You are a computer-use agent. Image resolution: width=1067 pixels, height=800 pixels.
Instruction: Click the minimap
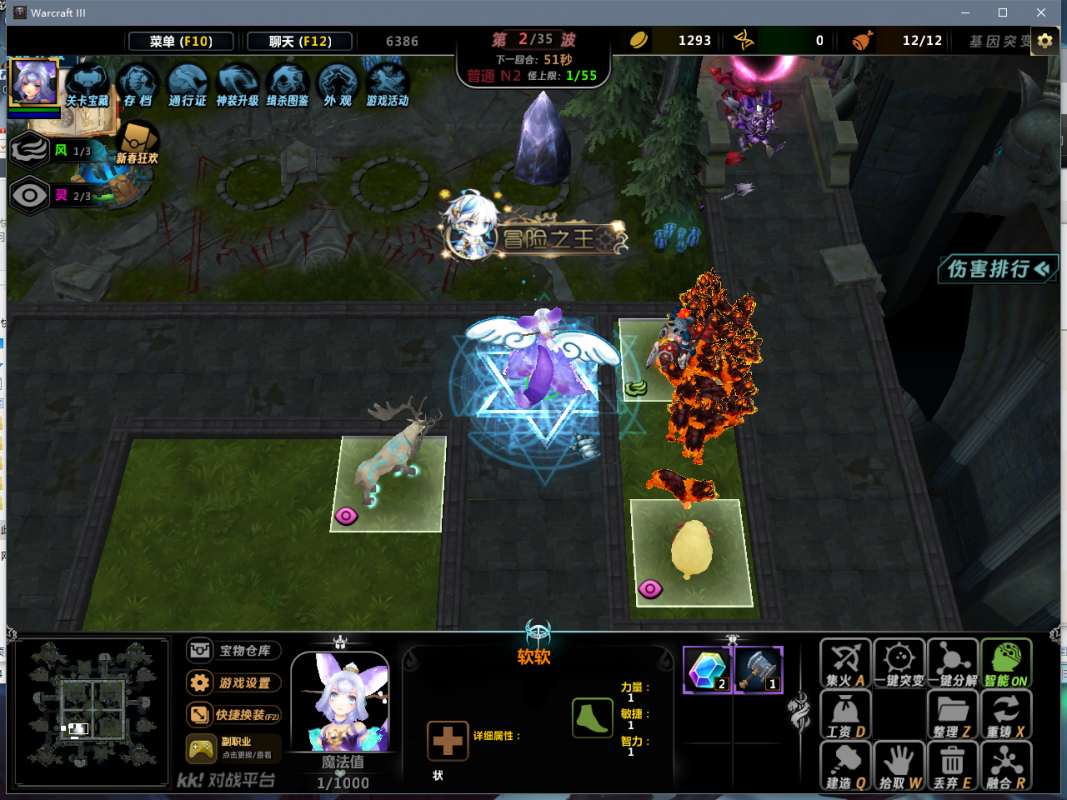92,711
